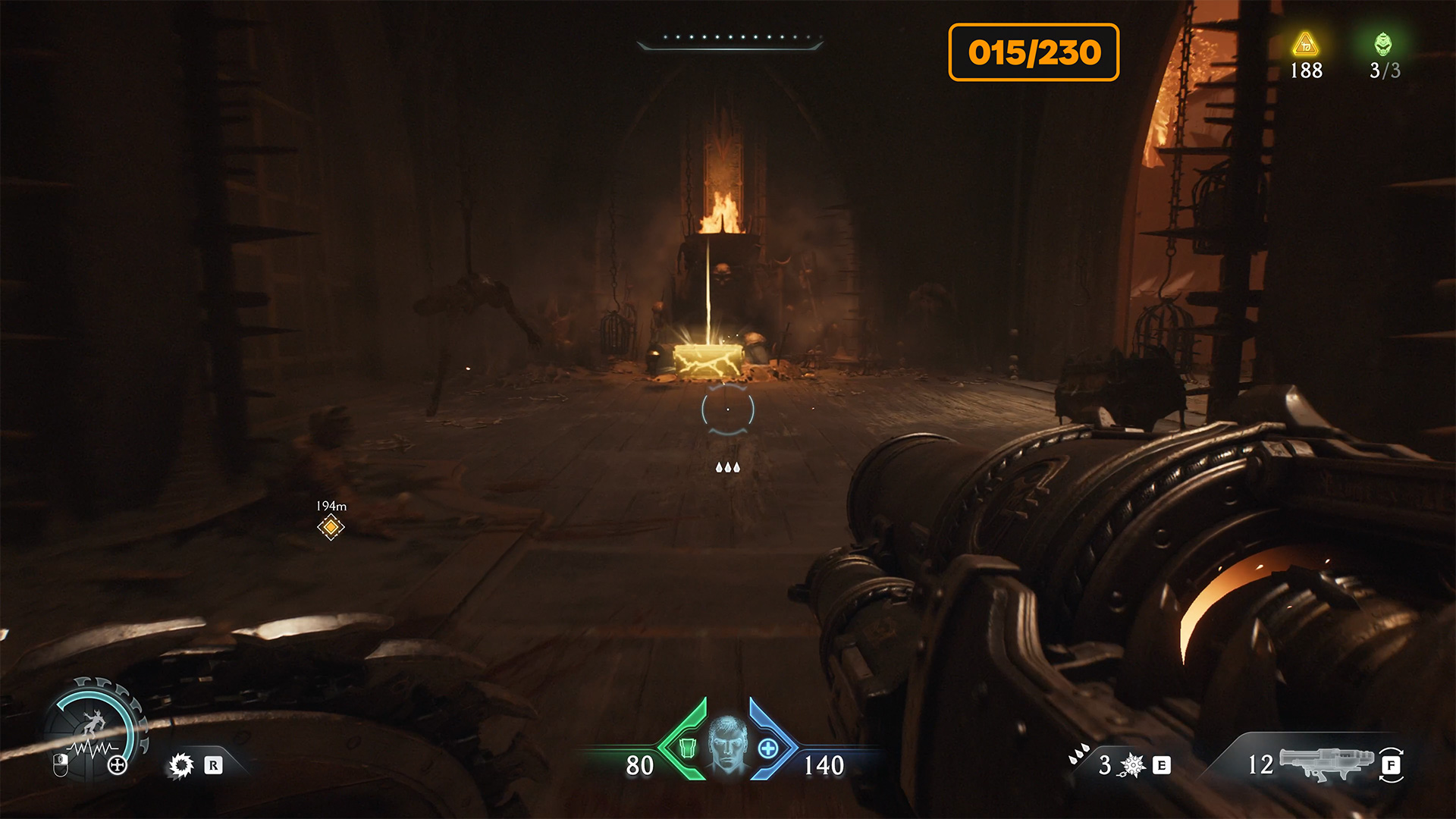The height and width of the screenshot is (819, 1456).
Task: Click the green armor icon
Action: click(687, 748)
